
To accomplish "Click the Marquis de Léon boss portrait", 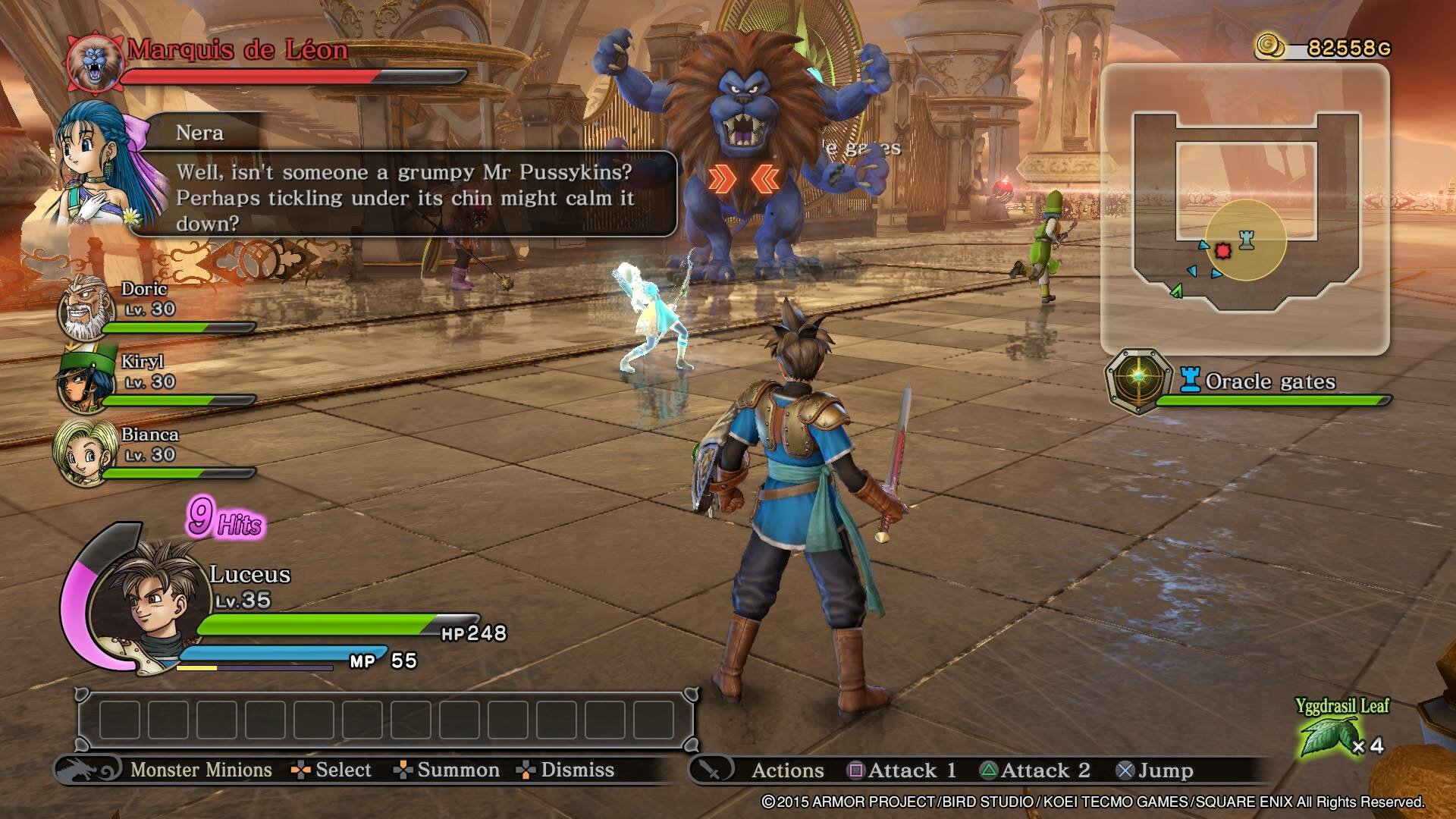I will tap(94, 62).
